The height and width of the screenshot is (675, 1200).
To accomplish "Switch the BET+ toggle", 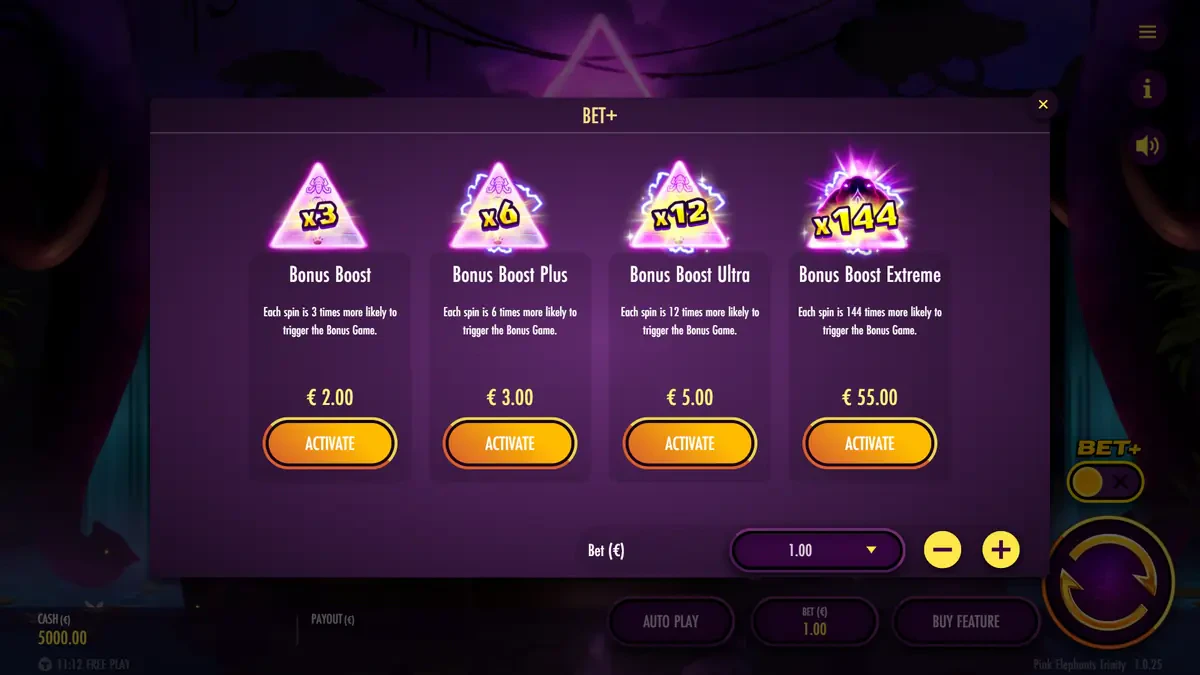I will (1105, 483).
